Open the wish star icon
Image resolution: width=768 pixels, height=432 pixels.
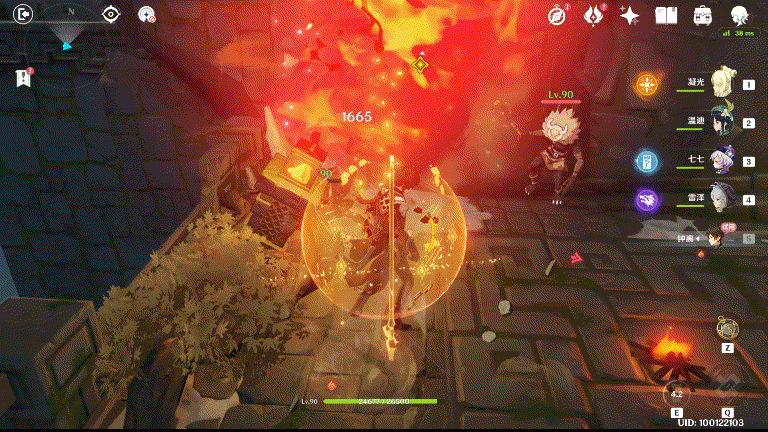point(629,15)
